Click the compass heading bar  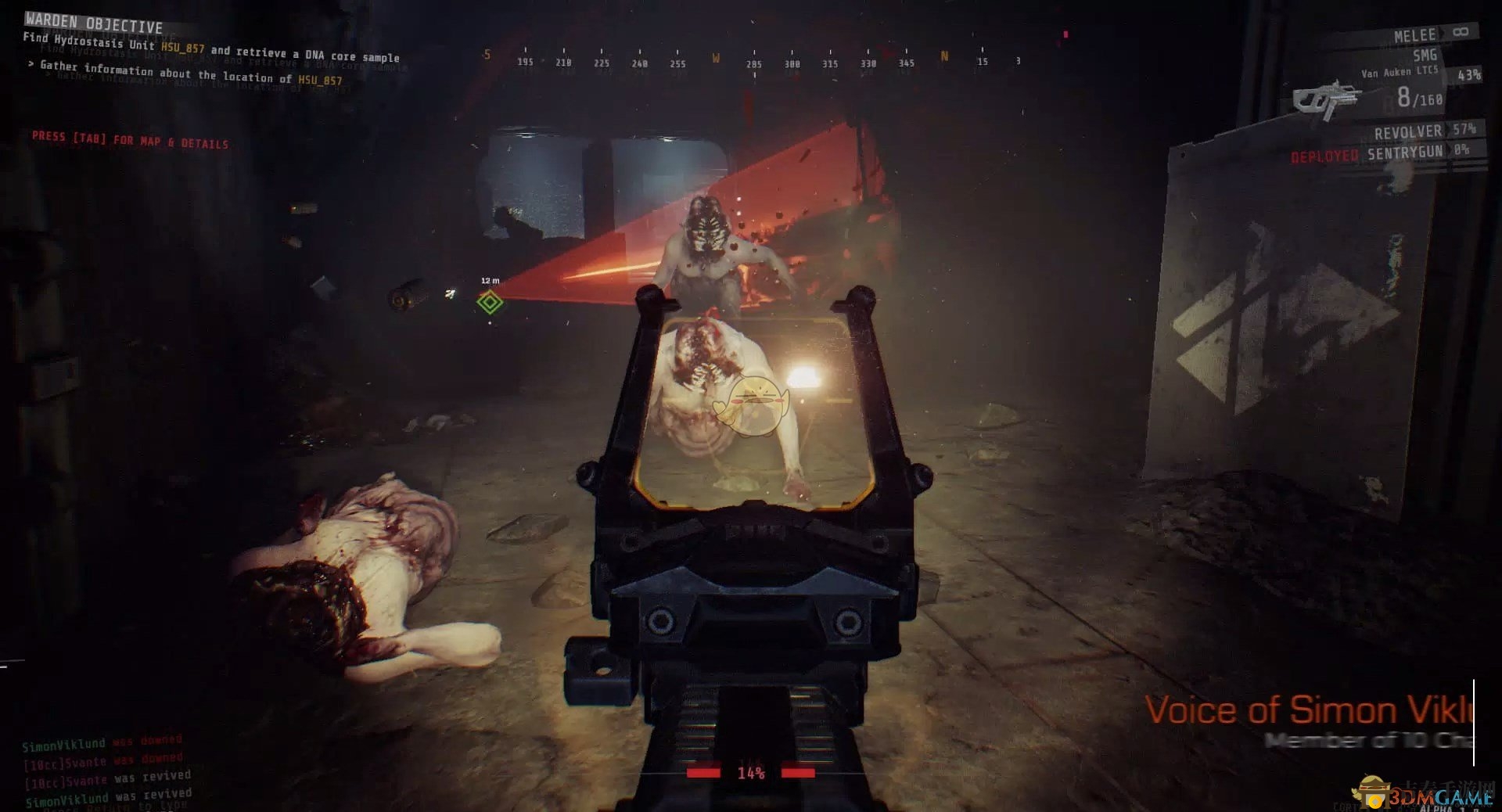pos(751,61)
